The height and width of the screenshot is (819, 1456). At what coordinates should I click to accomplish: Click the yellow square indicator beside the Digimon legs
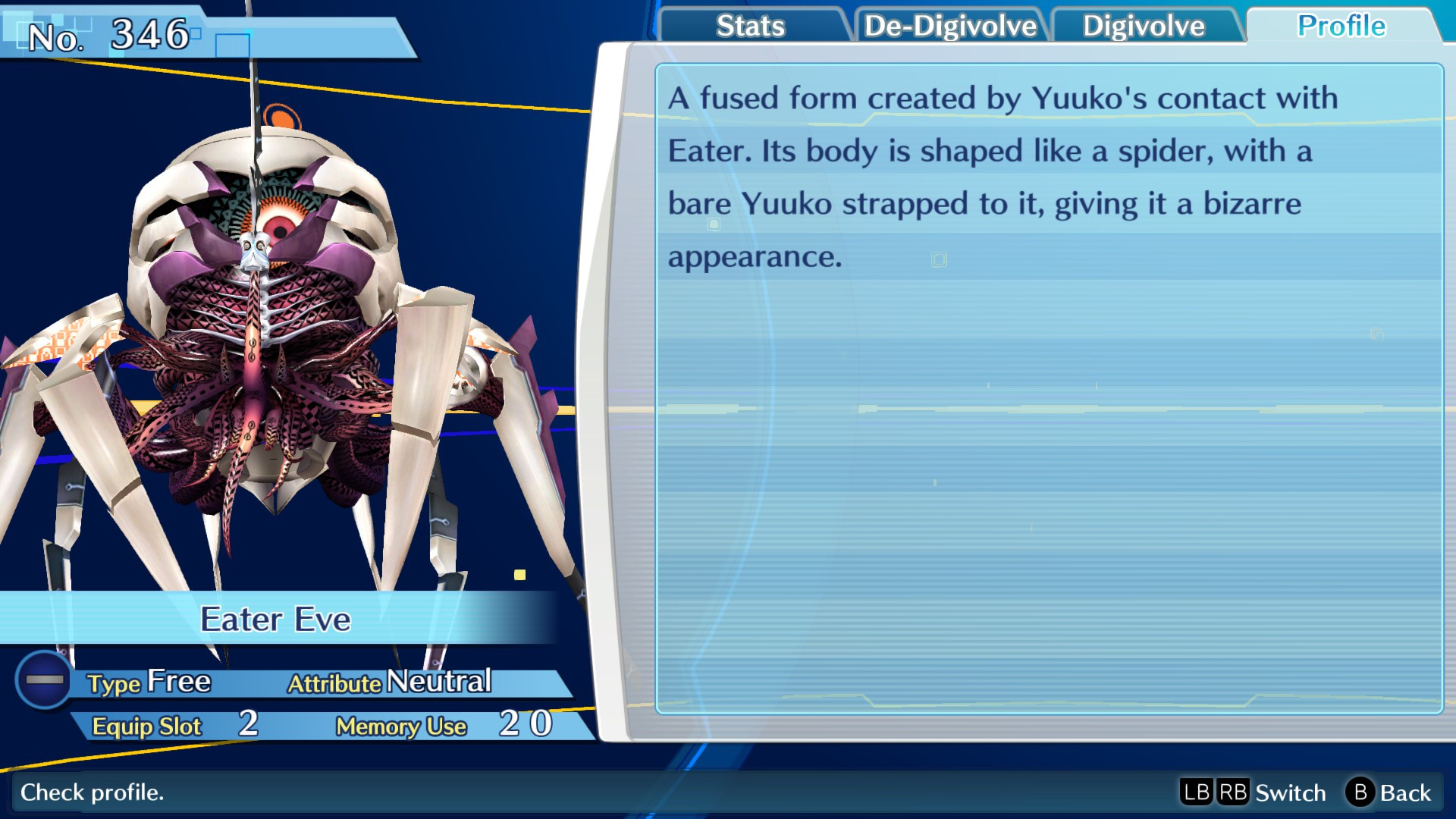click(519, 576)
